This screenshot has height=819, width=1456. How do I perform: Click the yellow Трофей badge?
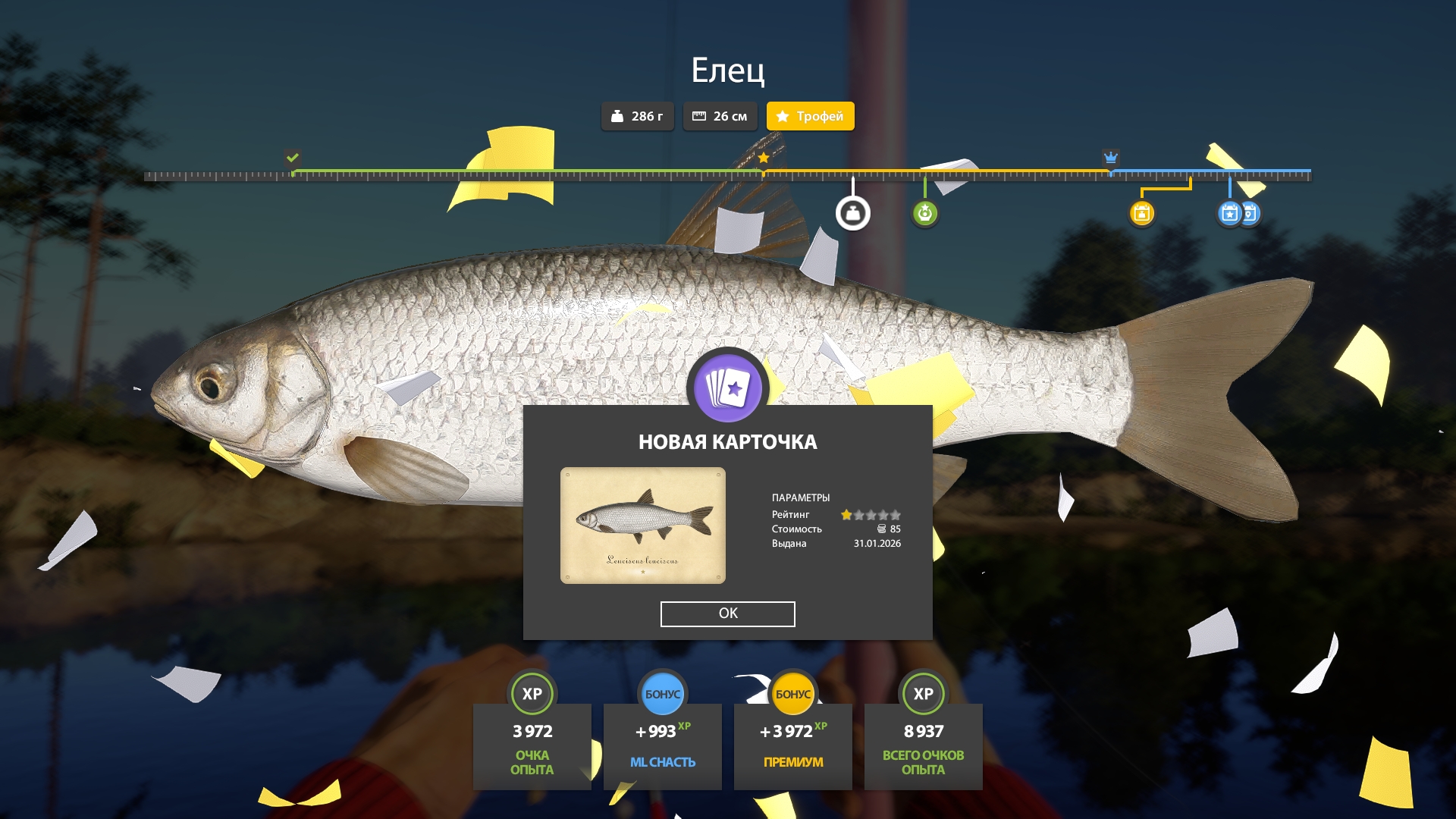(x=810, y=116)
